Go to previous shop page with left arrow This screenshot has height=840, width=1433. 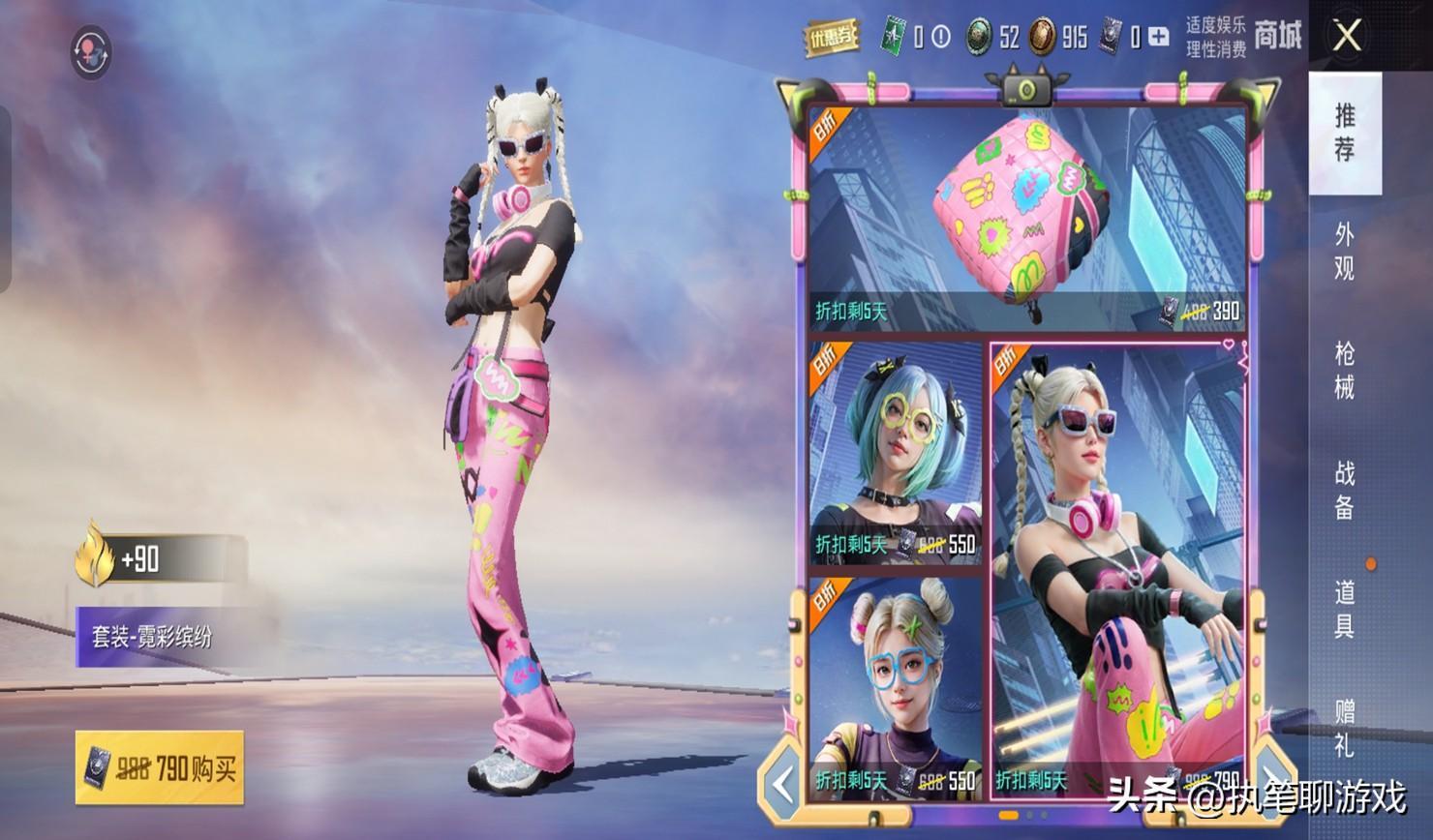[x=782, y=784]
